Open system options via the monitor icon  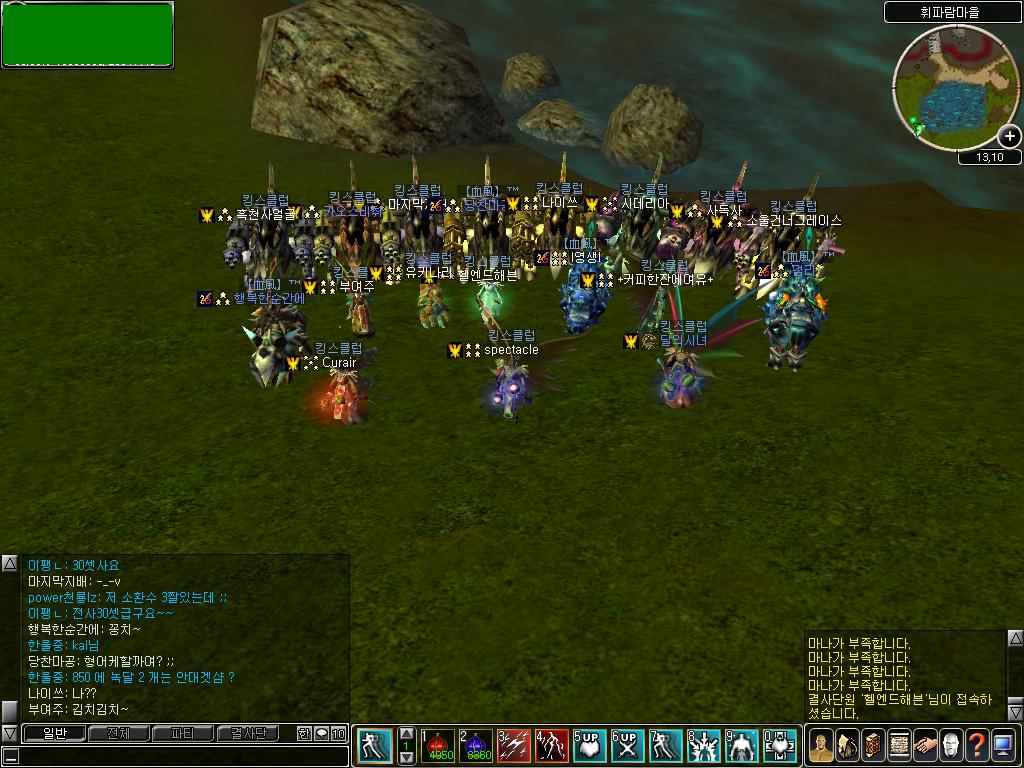1003,745
